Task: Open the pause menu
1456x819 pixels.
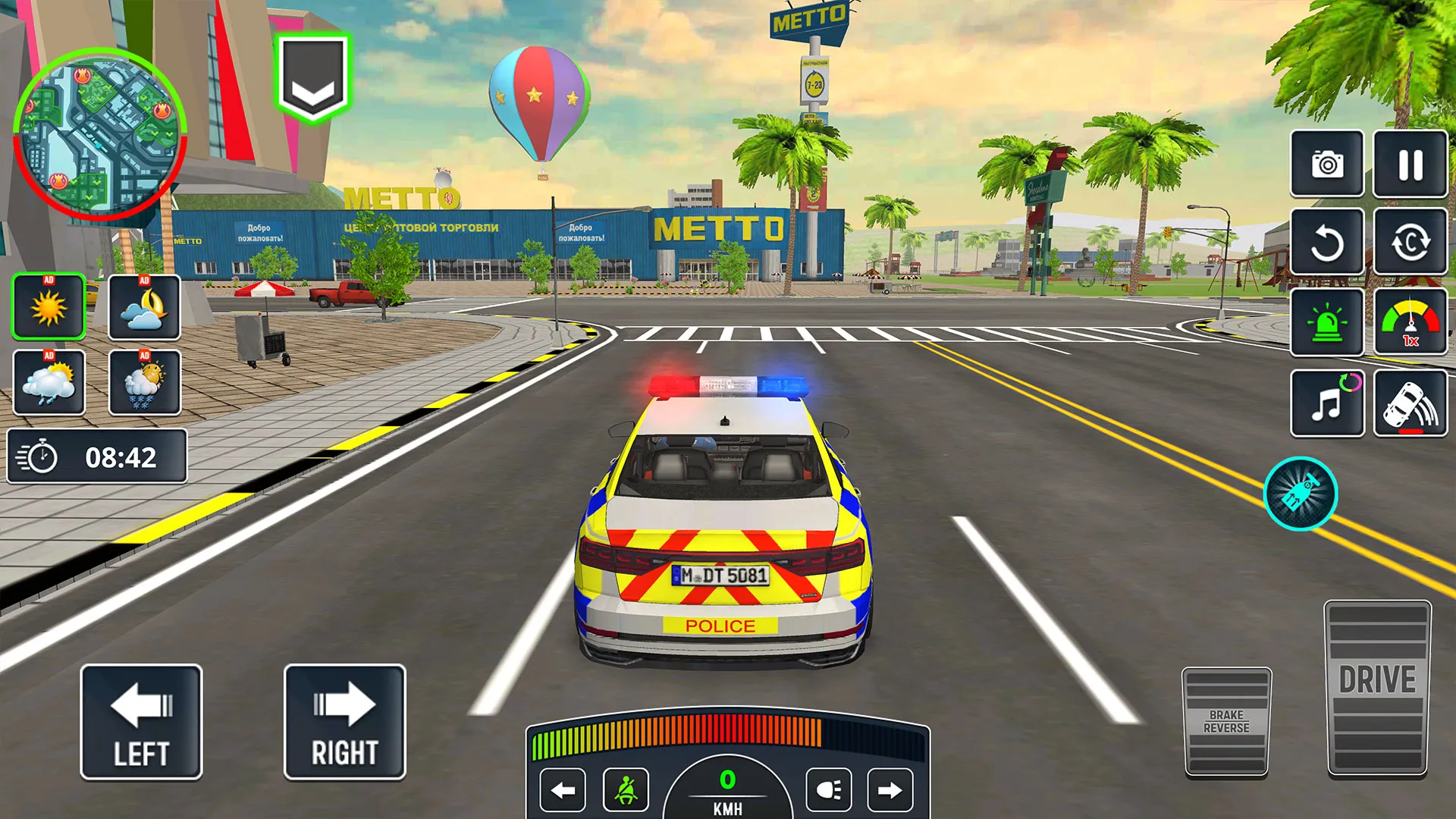Action: 1409,165
